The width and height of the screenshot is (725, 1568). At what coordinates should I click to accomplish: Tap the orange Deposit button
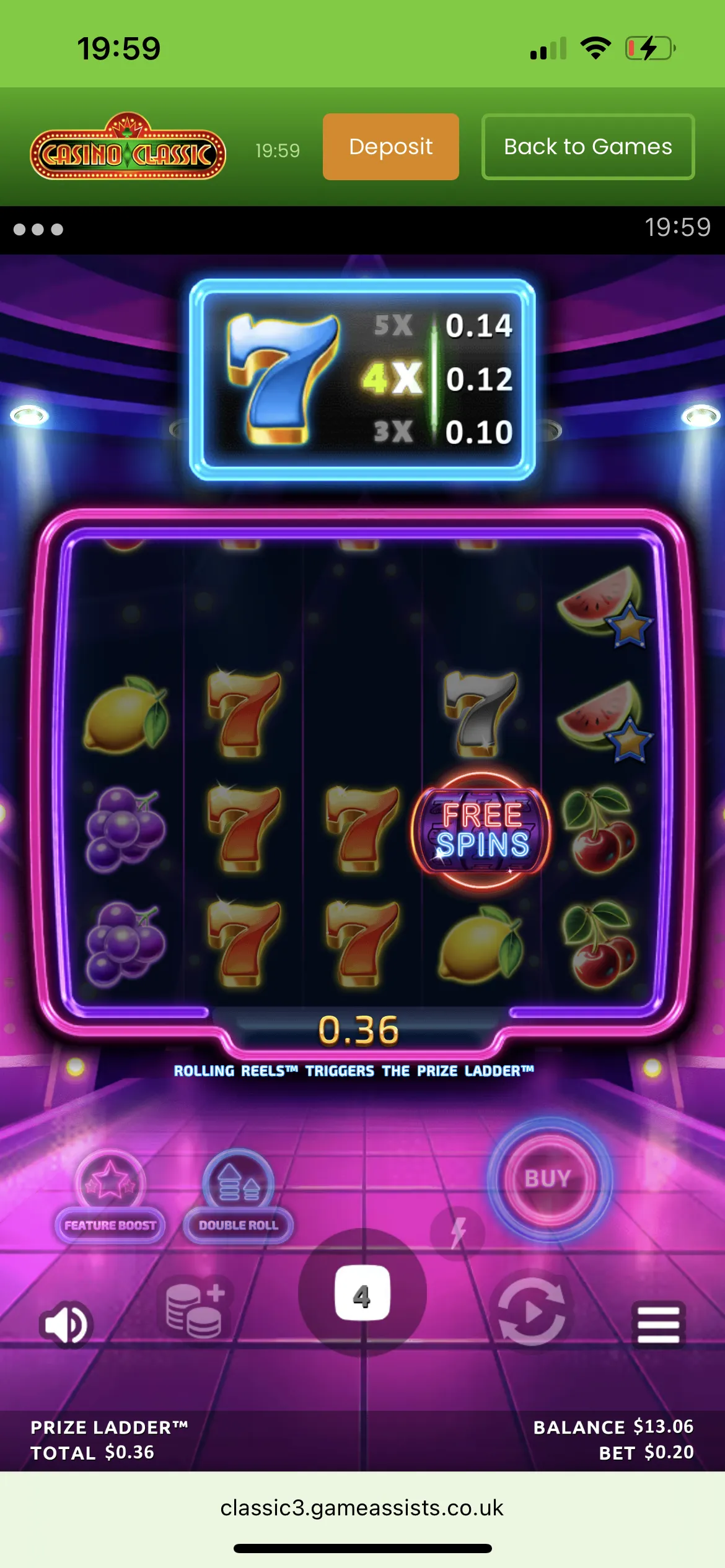pyautogui.click(x=390, y=147)
